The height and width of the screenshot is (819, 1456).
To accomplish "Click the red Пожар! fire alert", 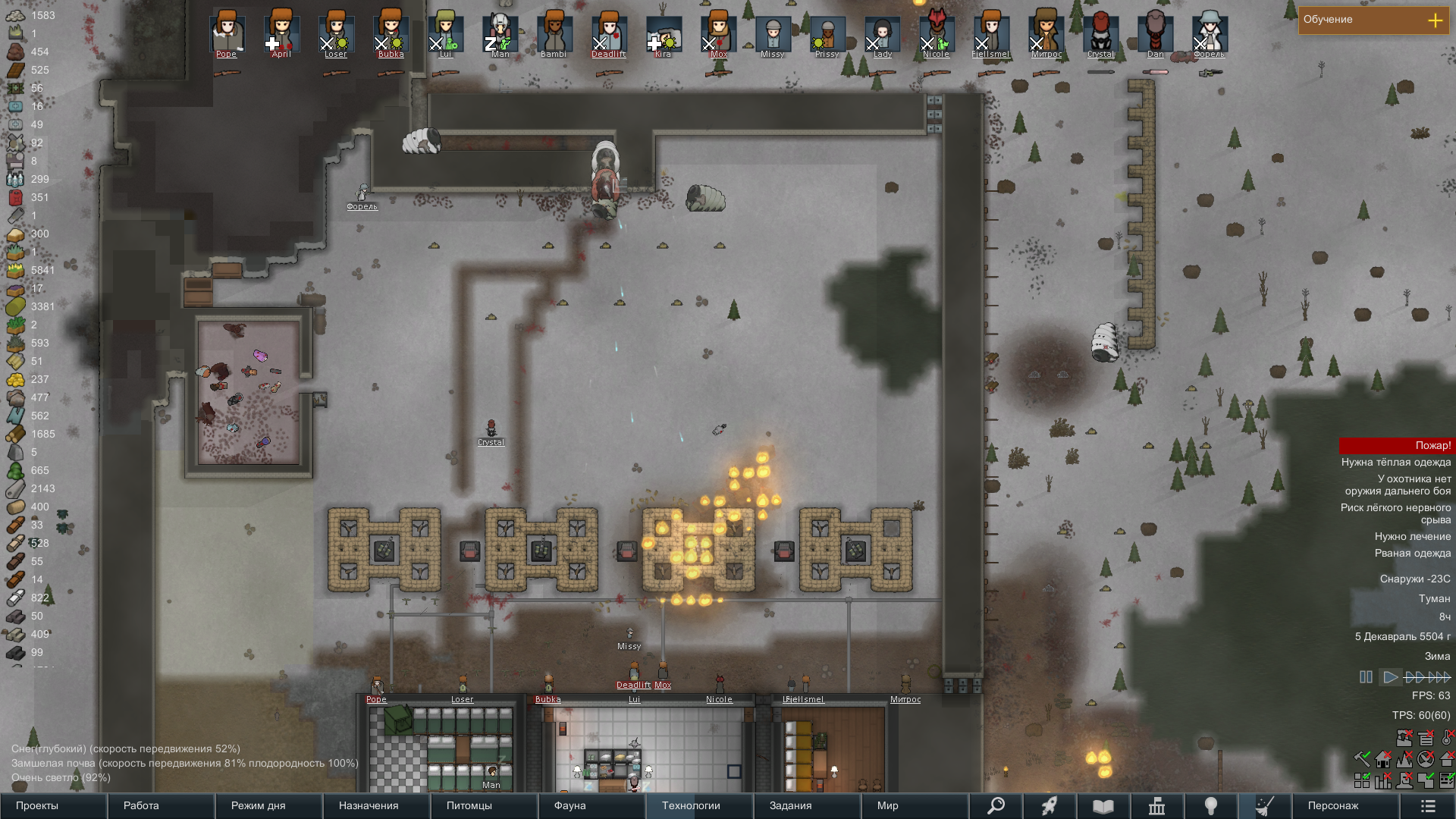I will tap(1395, 446).
